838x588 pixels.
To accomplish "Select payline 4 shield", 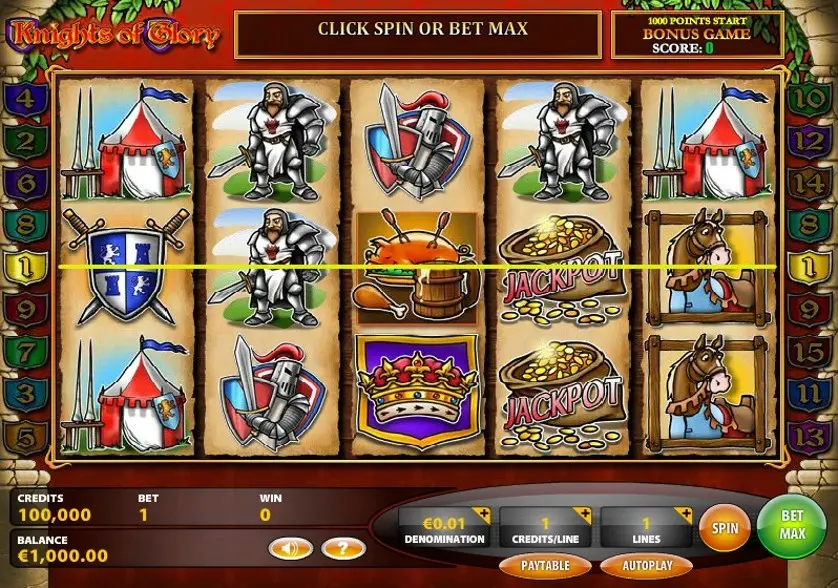I will [x=27, y=100].
